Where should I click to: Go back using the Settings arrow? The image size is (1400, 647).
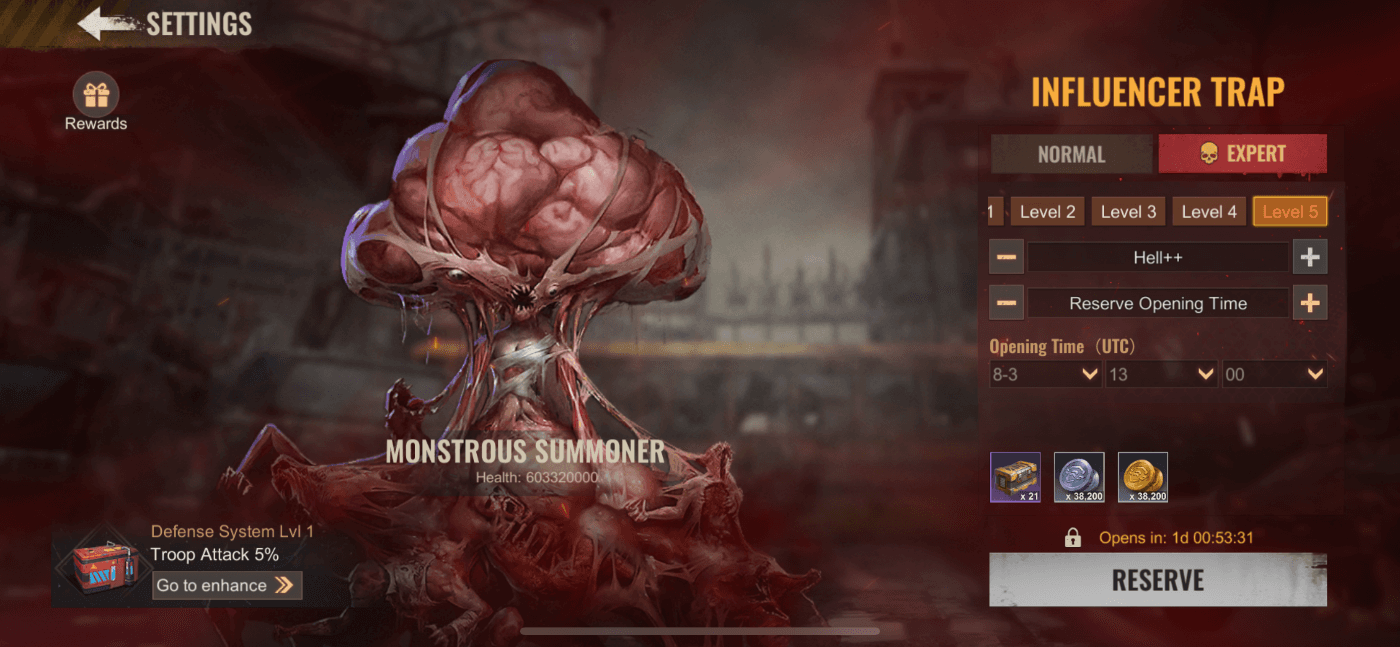pyautogui.click(x=106, y=24)
